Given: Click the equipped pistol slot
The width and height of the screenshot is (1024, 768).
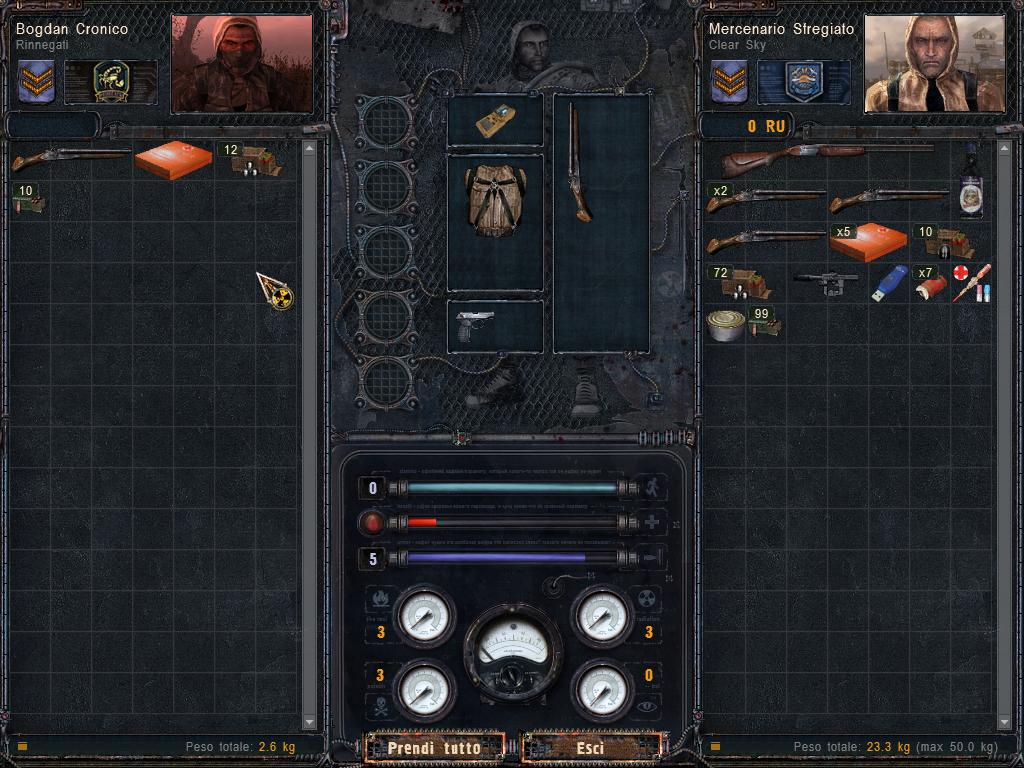Looking at the screenshot, I should tap(474, 326).
